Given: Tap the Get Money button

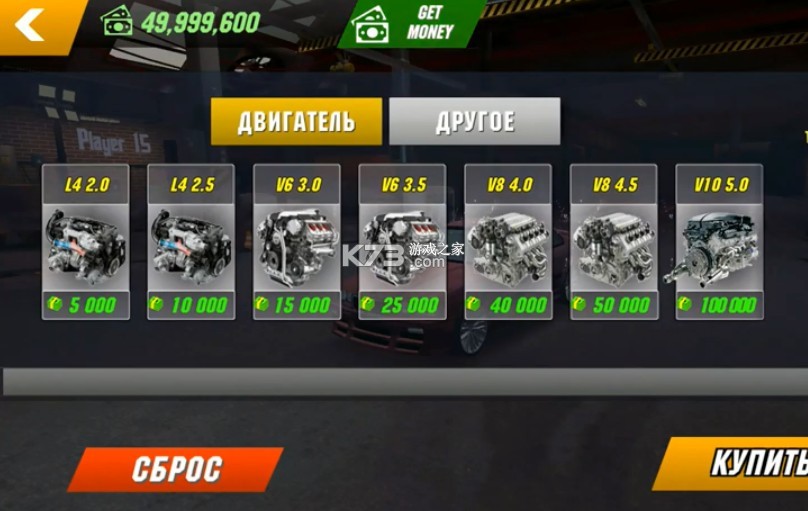Looking at the screenshot, I should 410,22.
